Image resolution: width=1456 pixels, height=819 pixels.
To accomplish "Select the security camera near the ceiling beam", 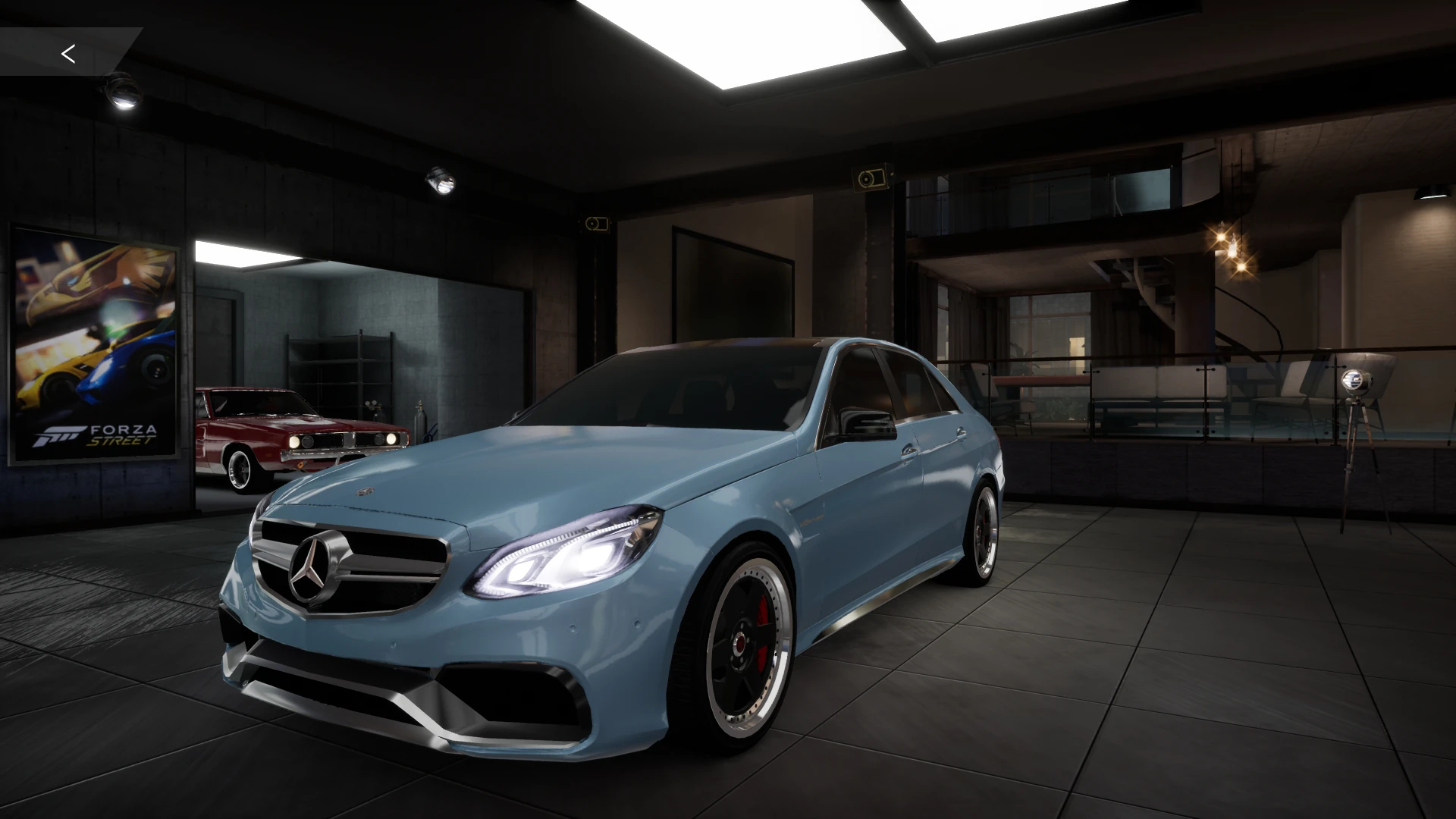I will pyautogui.click(x=869, y=177).
